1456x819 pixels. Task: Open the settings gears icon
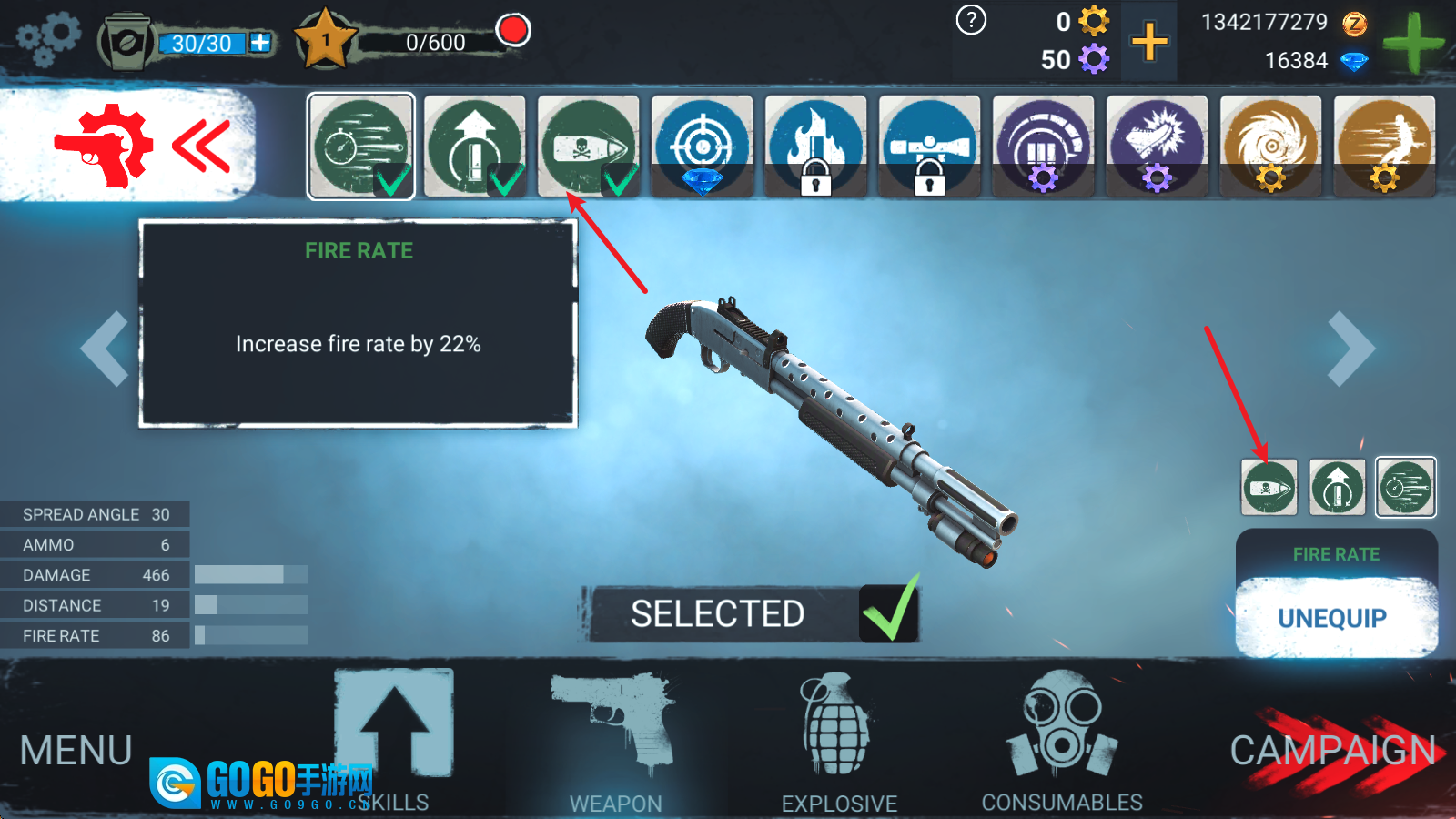49,39
